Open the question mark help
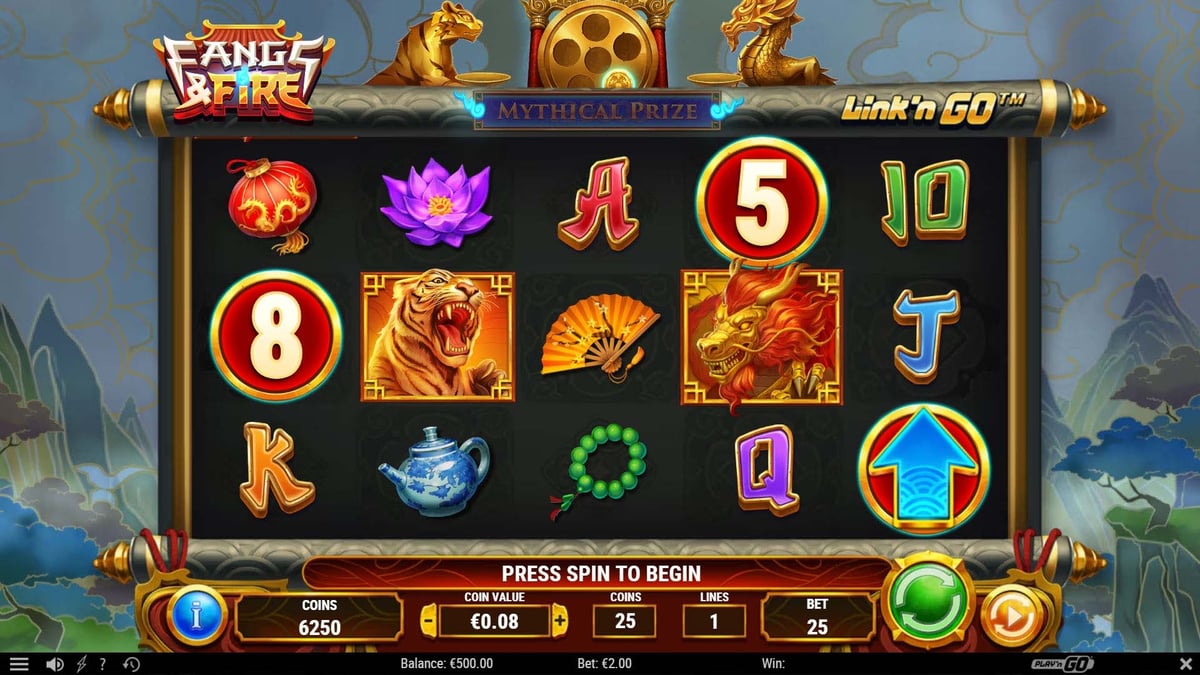 point(102,664)
